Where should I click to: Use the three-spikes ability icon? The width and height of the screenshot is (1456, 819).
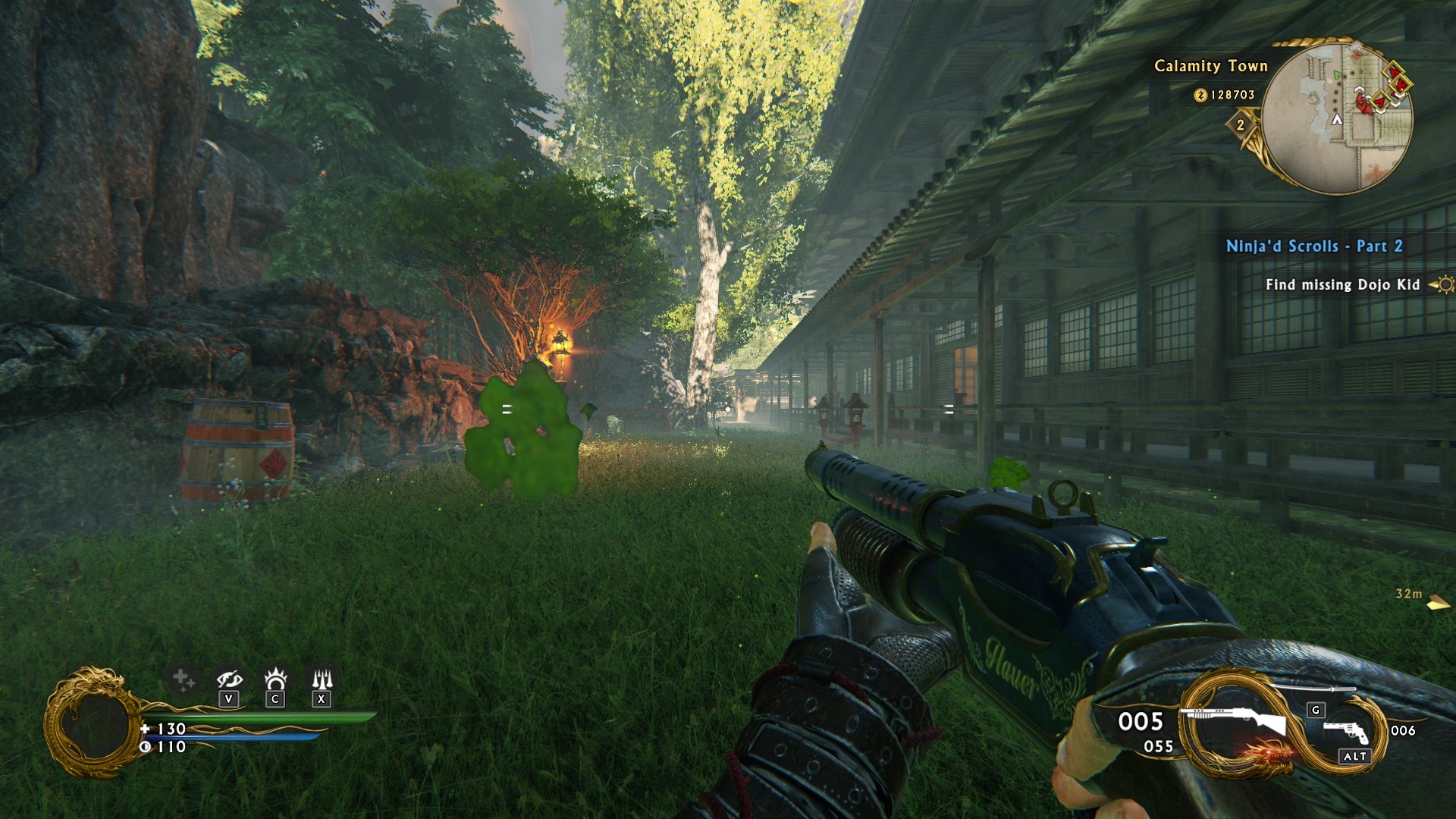[322, 677]
